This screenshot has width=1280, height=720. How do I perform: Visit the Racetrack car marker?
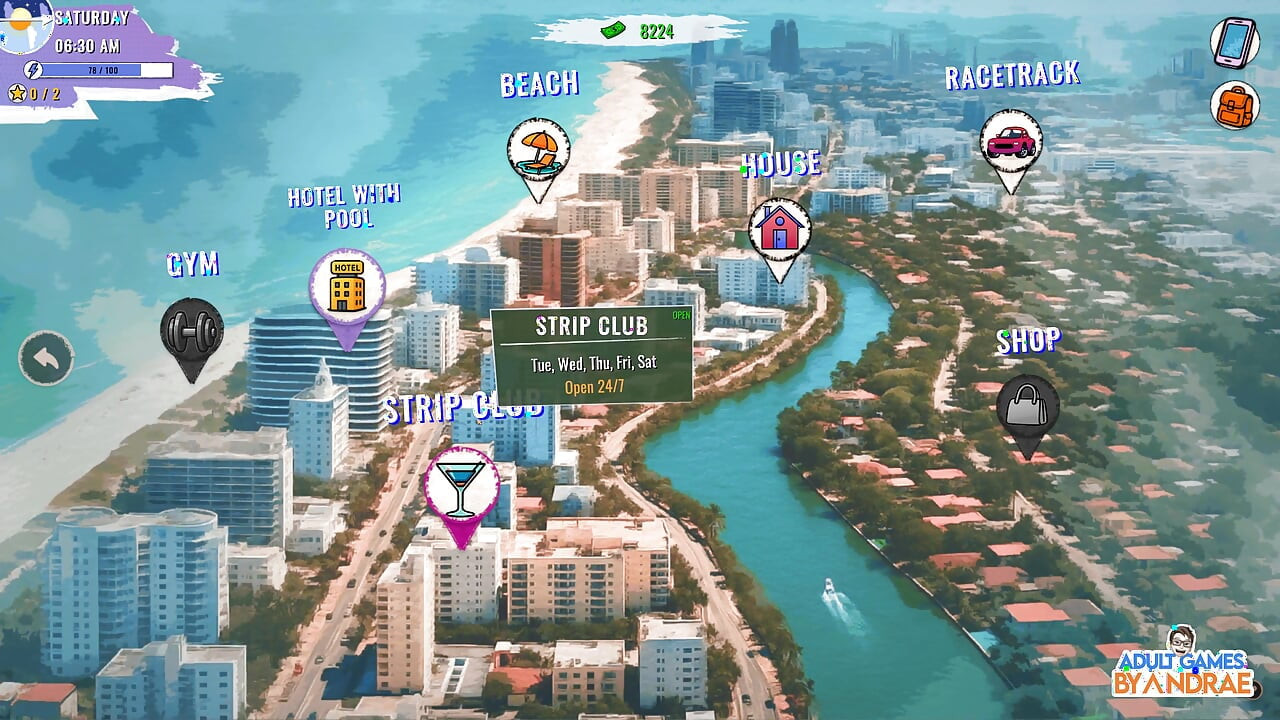[1010, 143]
